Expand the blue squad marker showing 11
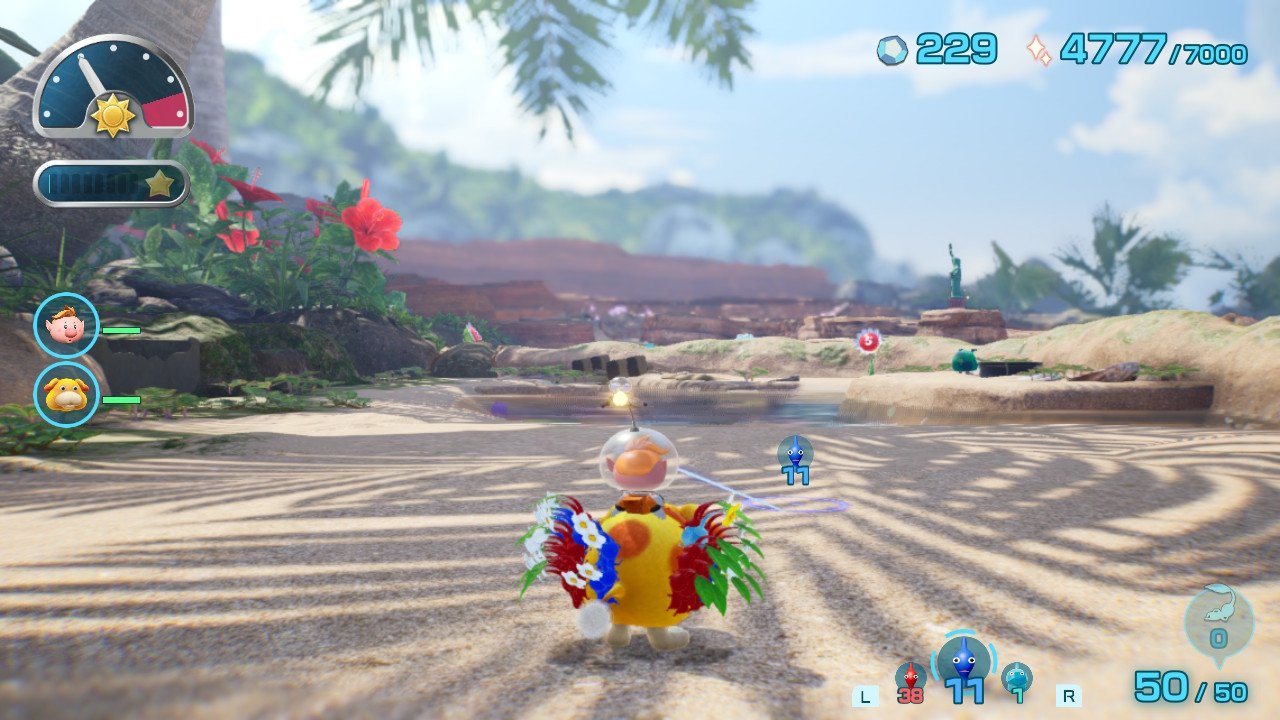1280x720 pixels. (x=793, y=462)
